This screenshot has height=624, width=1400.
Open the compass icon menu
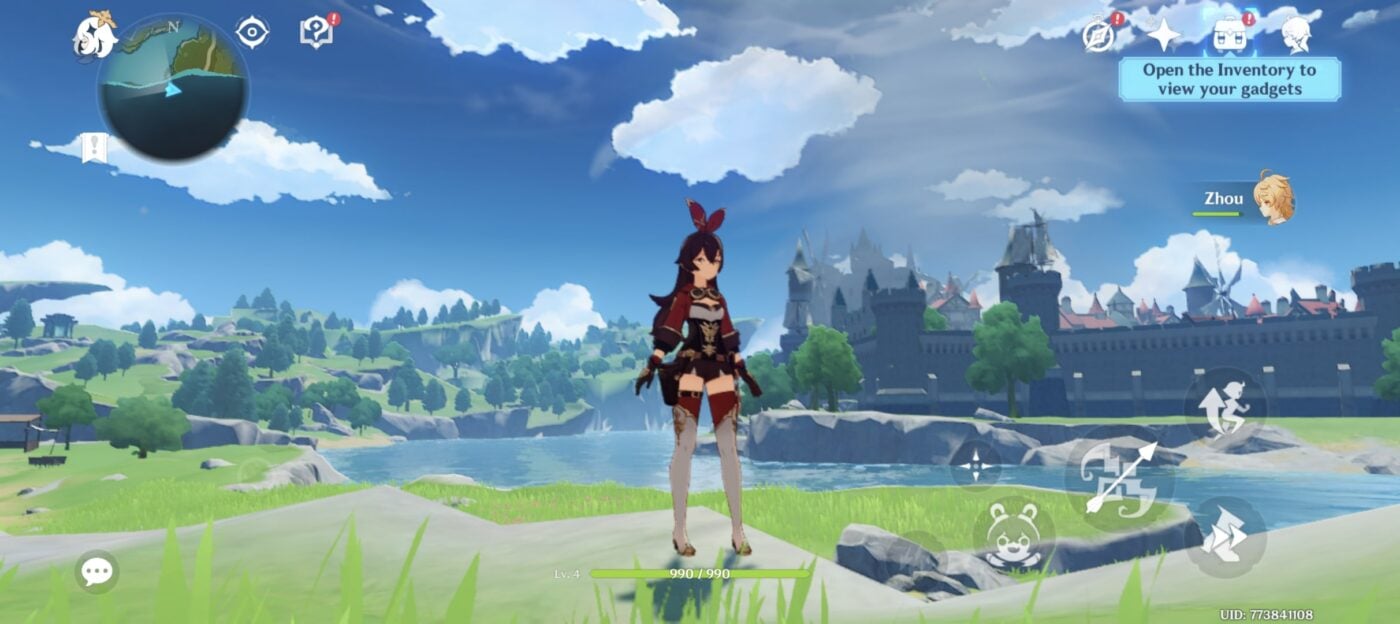(x=1099, y=35)
